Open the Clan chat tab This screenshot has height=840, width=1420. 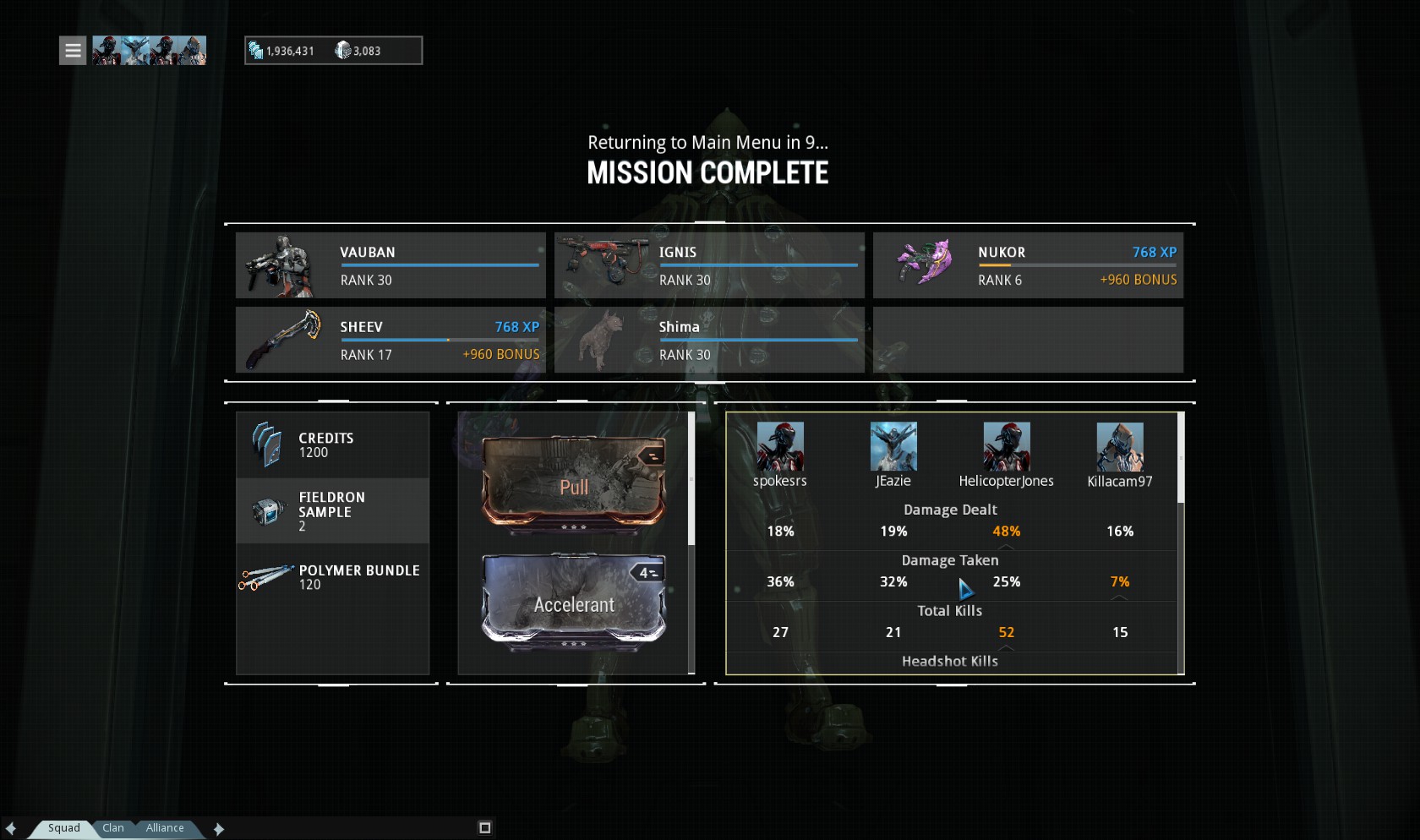(113, 828)
